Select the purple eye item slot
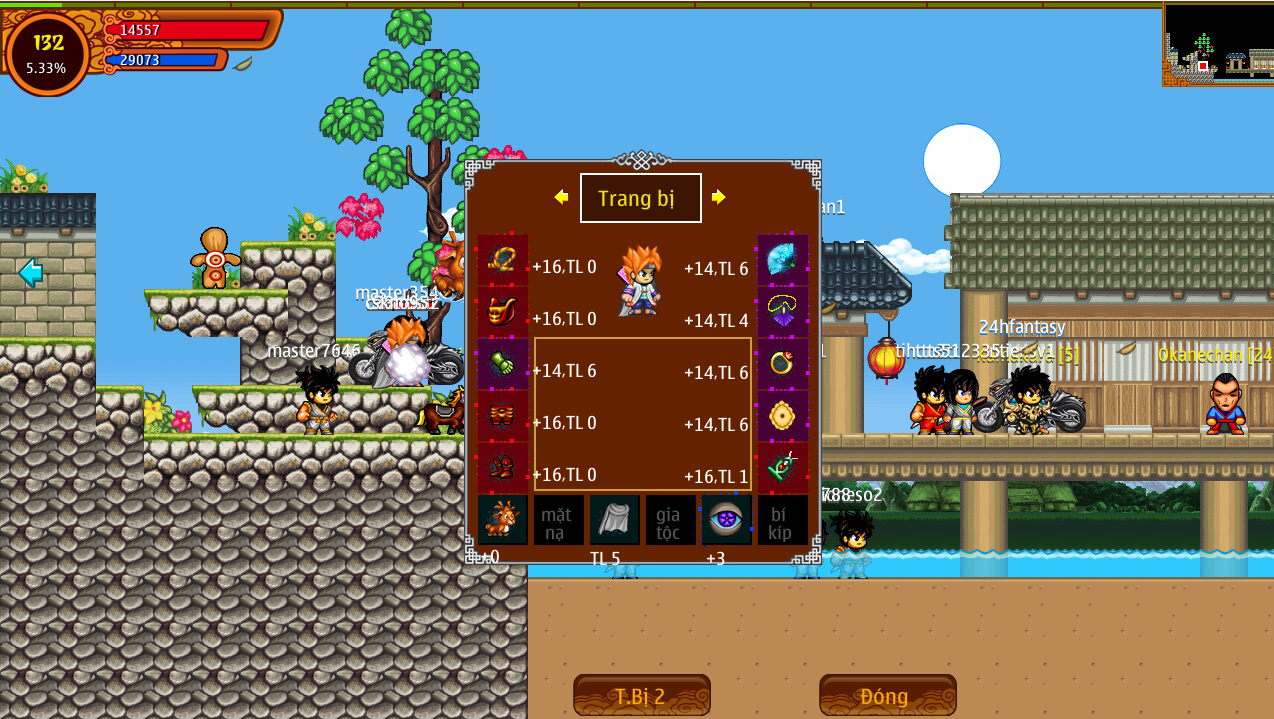Screen dimensions: 1274x719 click(726, 520)
